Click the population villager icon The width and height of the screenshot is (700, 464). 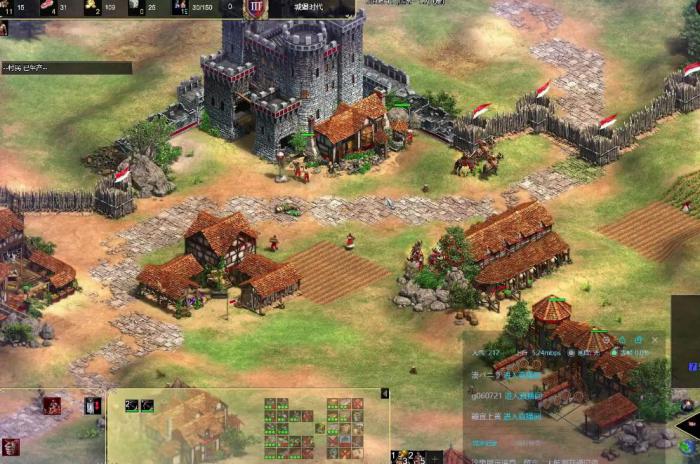click(180, 7)
